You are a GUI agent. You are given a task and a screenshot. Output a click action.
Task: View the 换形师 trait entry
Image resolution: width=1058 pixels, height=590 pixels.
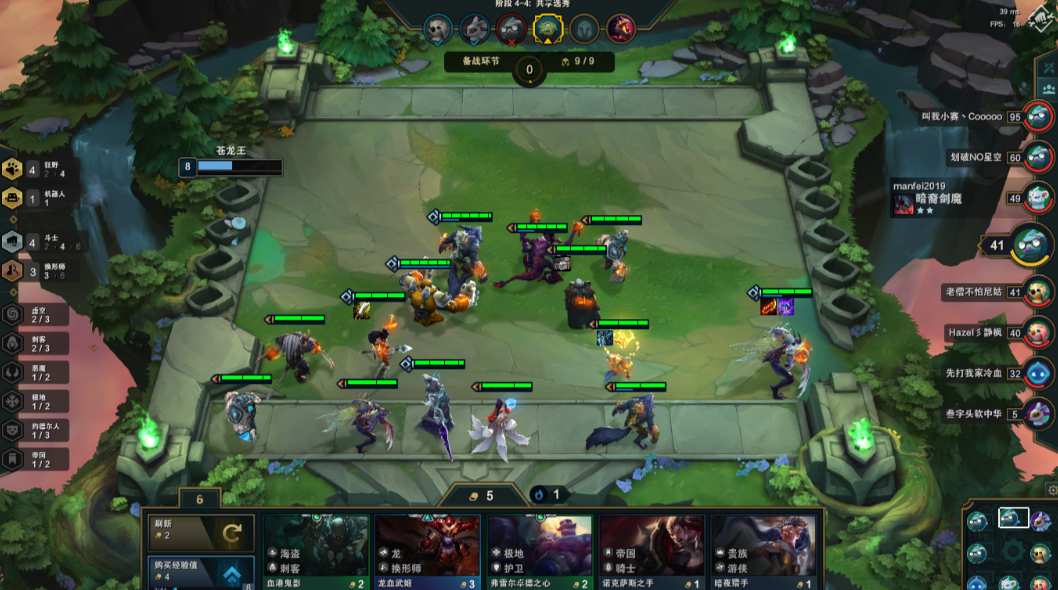[x=38, y=270]
